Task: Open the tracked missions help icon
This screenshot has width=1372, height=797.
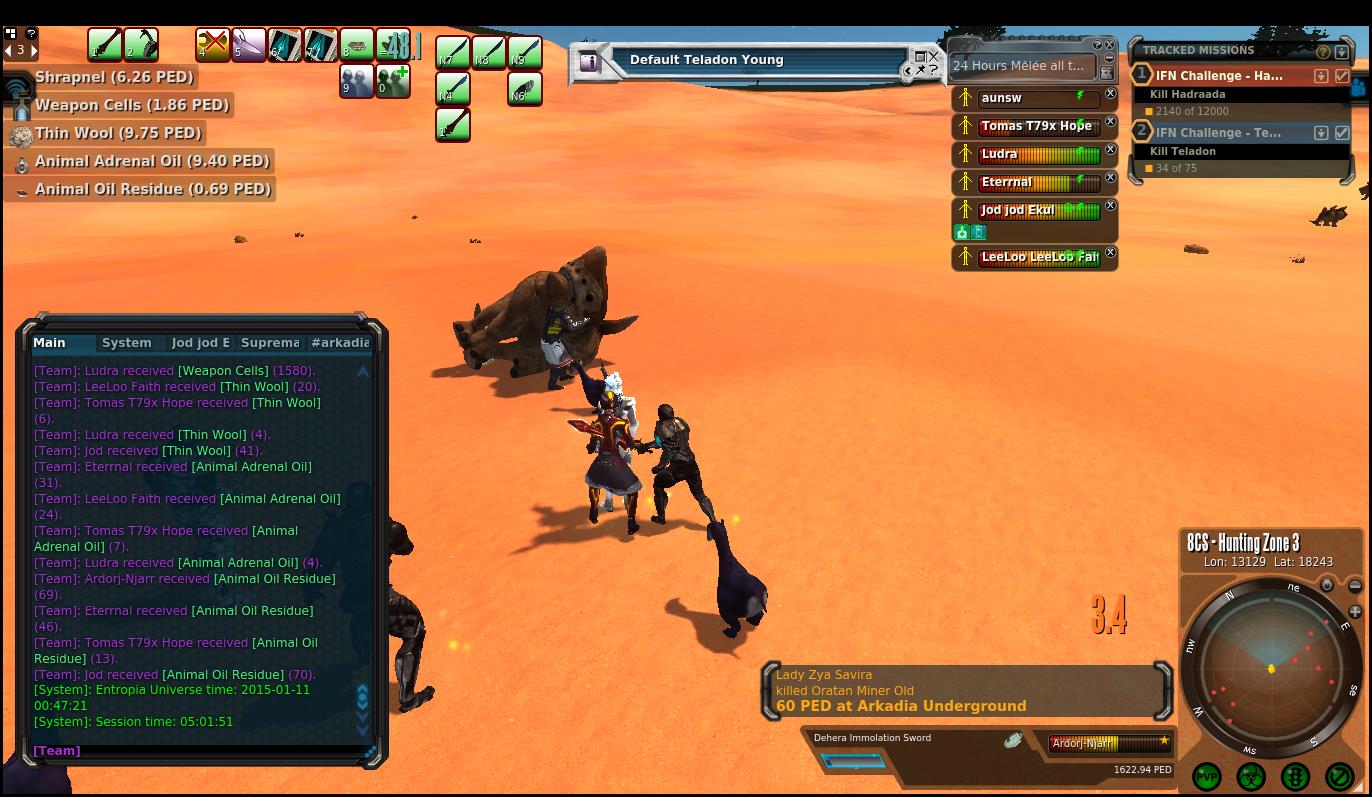Action: click(x=1323, y=51)
